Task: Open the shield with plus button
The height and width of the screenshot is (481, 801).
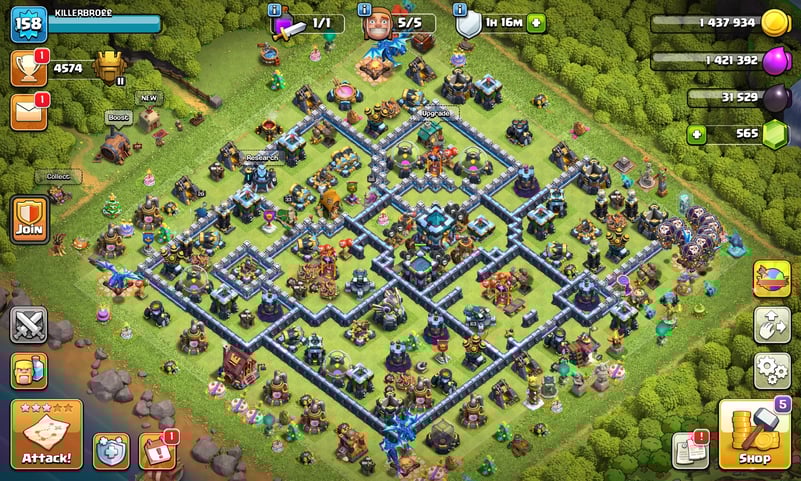Action: click(x=112, y=450)
